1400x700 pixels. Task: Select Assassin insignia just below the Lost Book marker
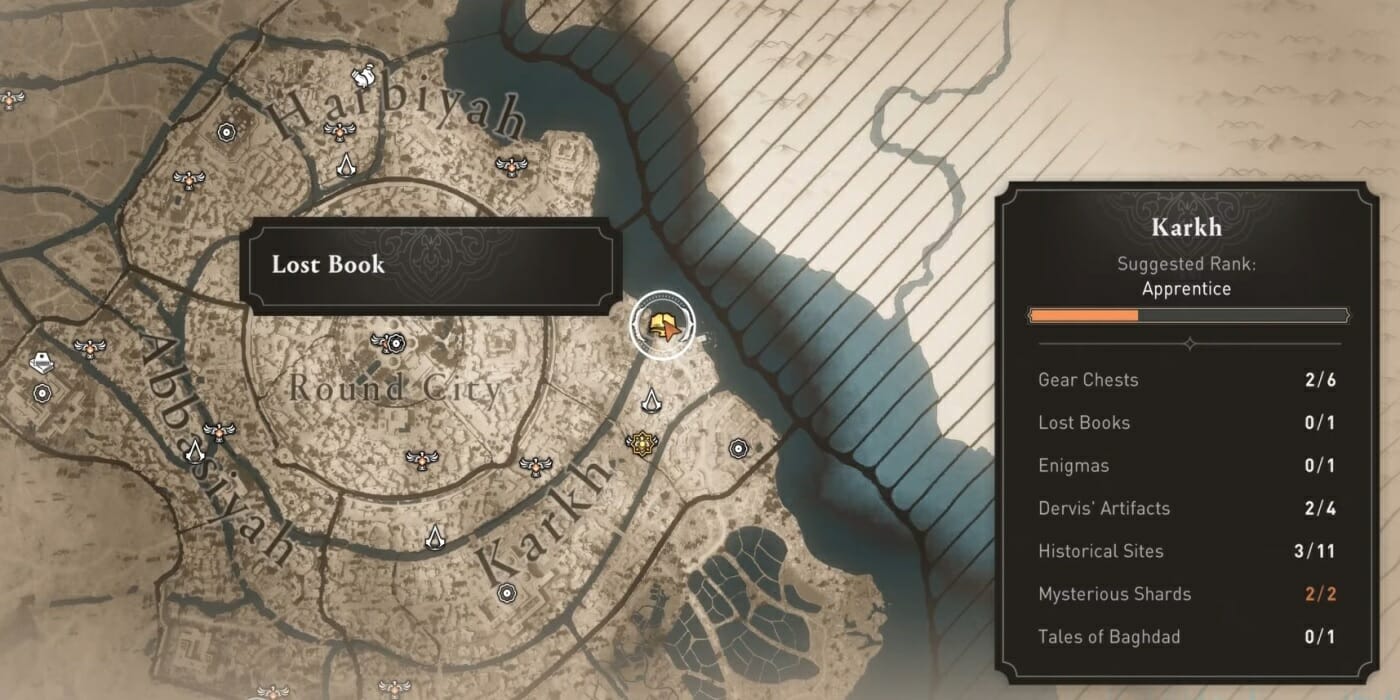[x=652, y=401]
